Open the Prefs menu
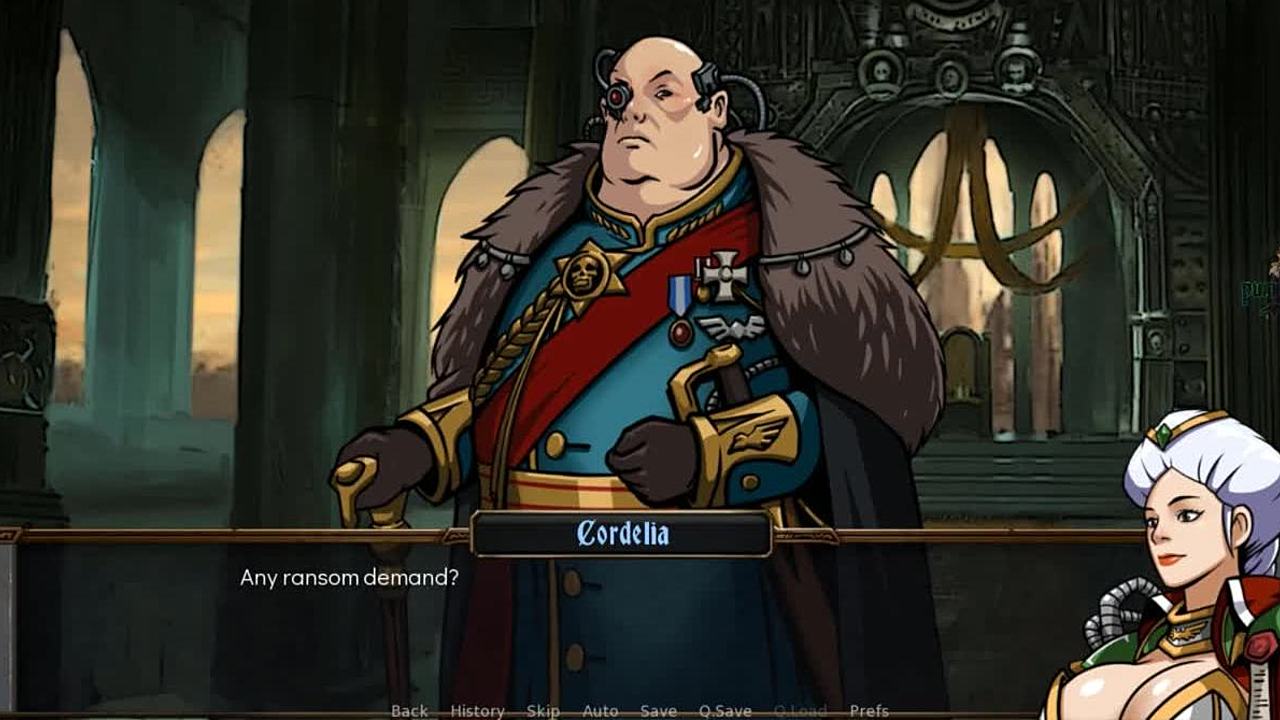The height and width of the screenshot is (720, 1280). pyautogui.click(x=869, y=711)
